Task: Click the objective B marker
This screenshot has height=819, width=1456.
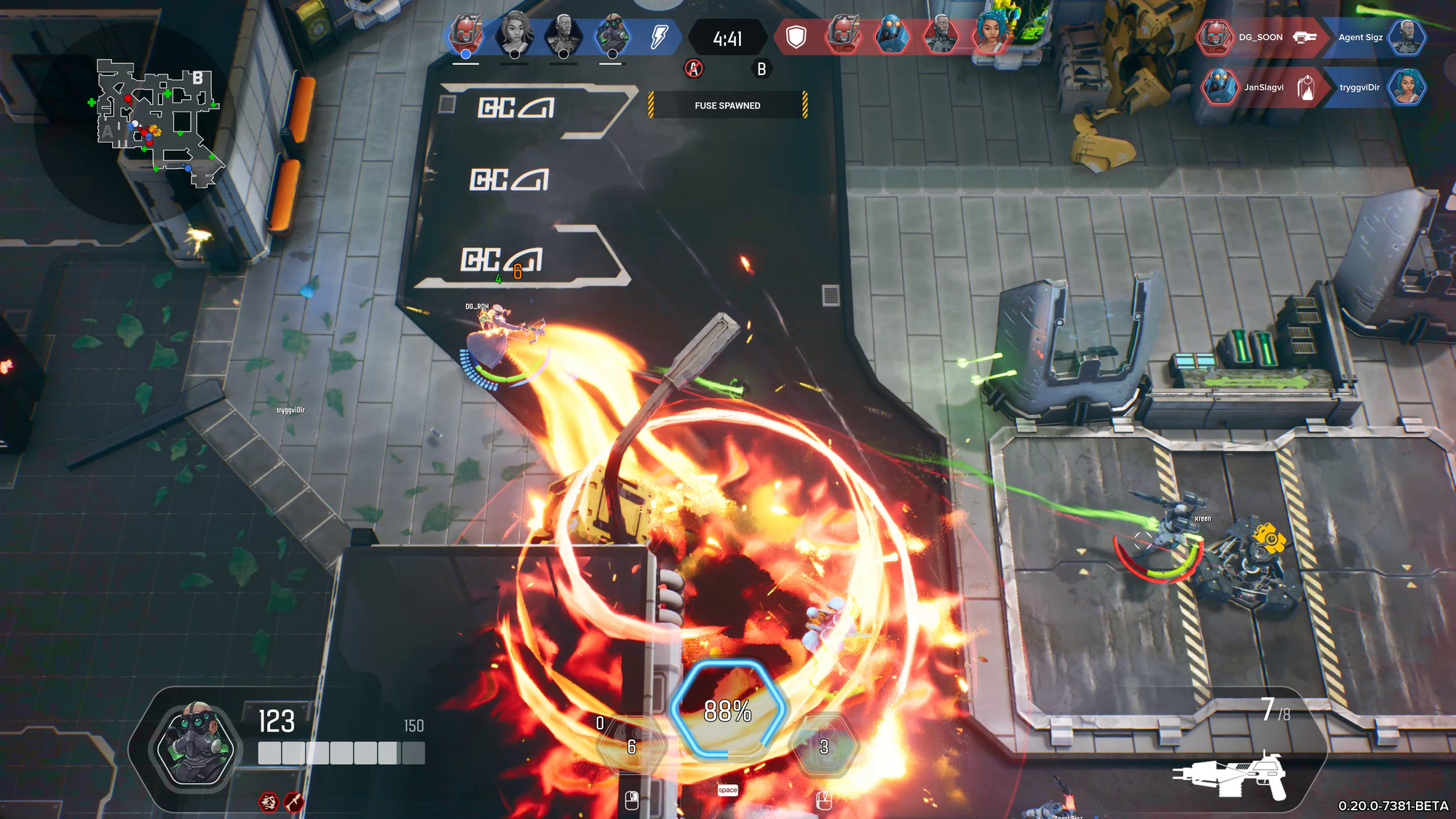Action: (x=761, y=69)
